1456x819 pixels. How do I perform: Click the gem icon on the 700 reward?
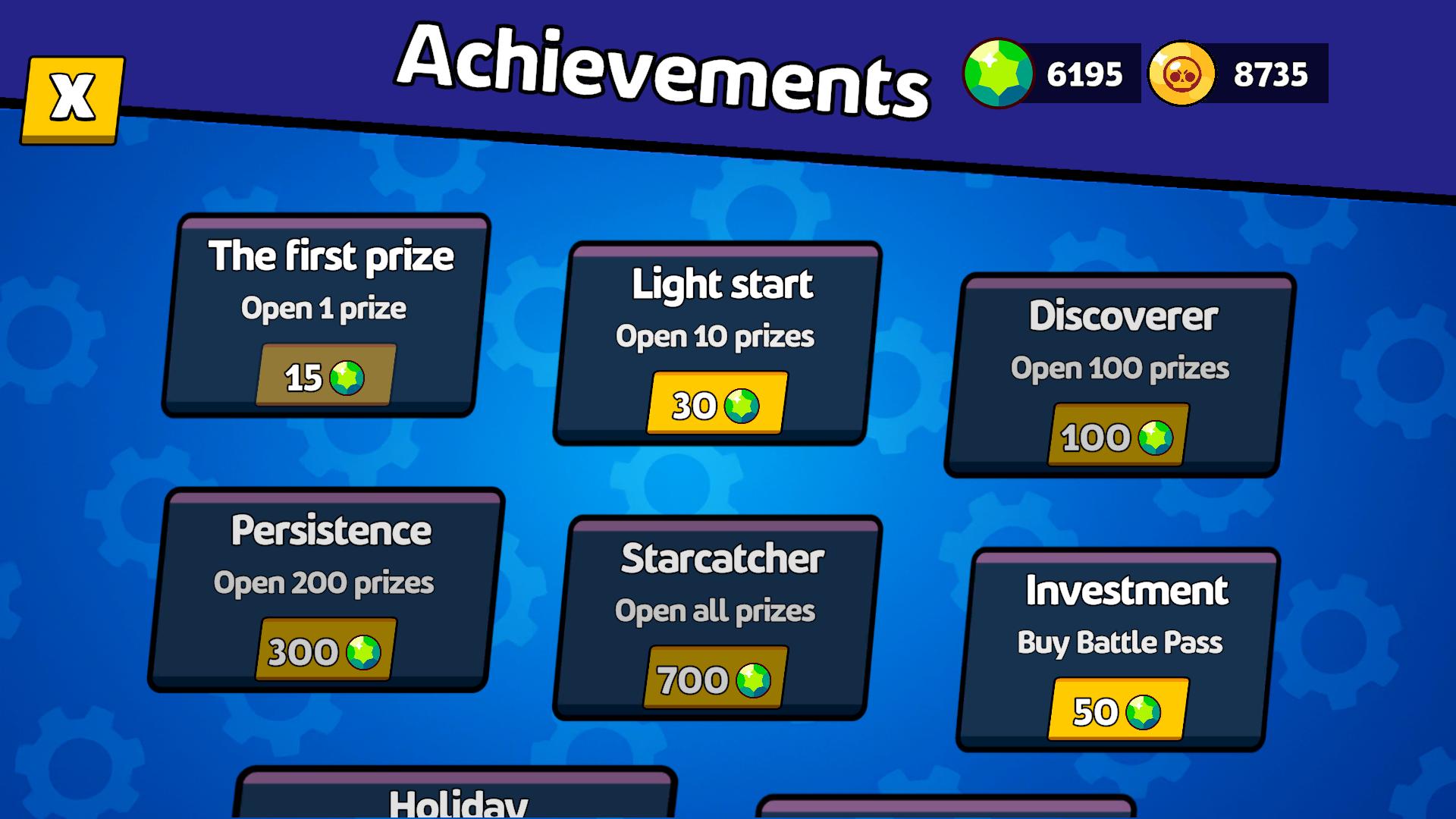point(755,679)
